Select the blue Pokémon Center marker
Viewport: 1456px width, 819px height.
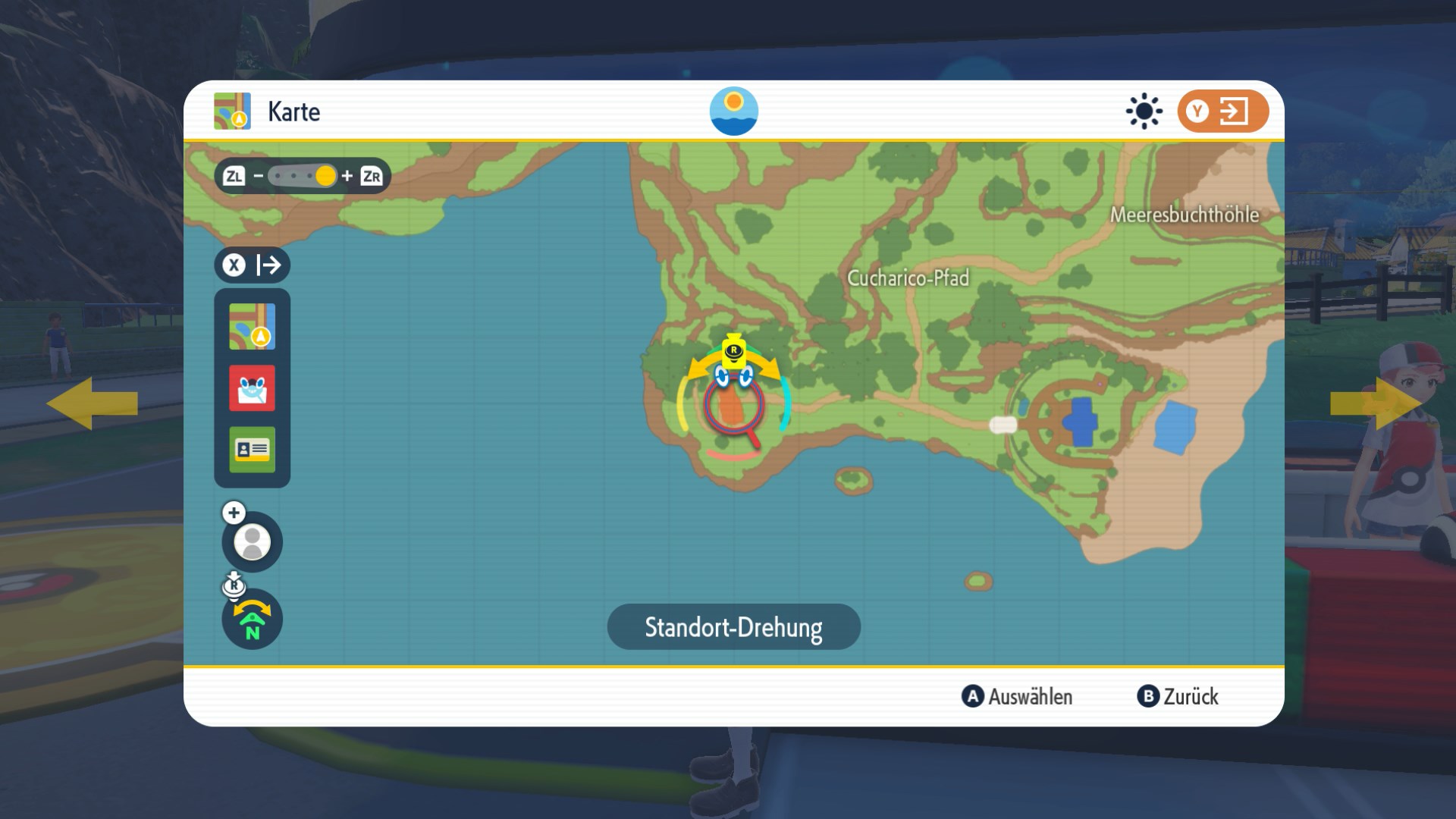[x=1080, y=422]
